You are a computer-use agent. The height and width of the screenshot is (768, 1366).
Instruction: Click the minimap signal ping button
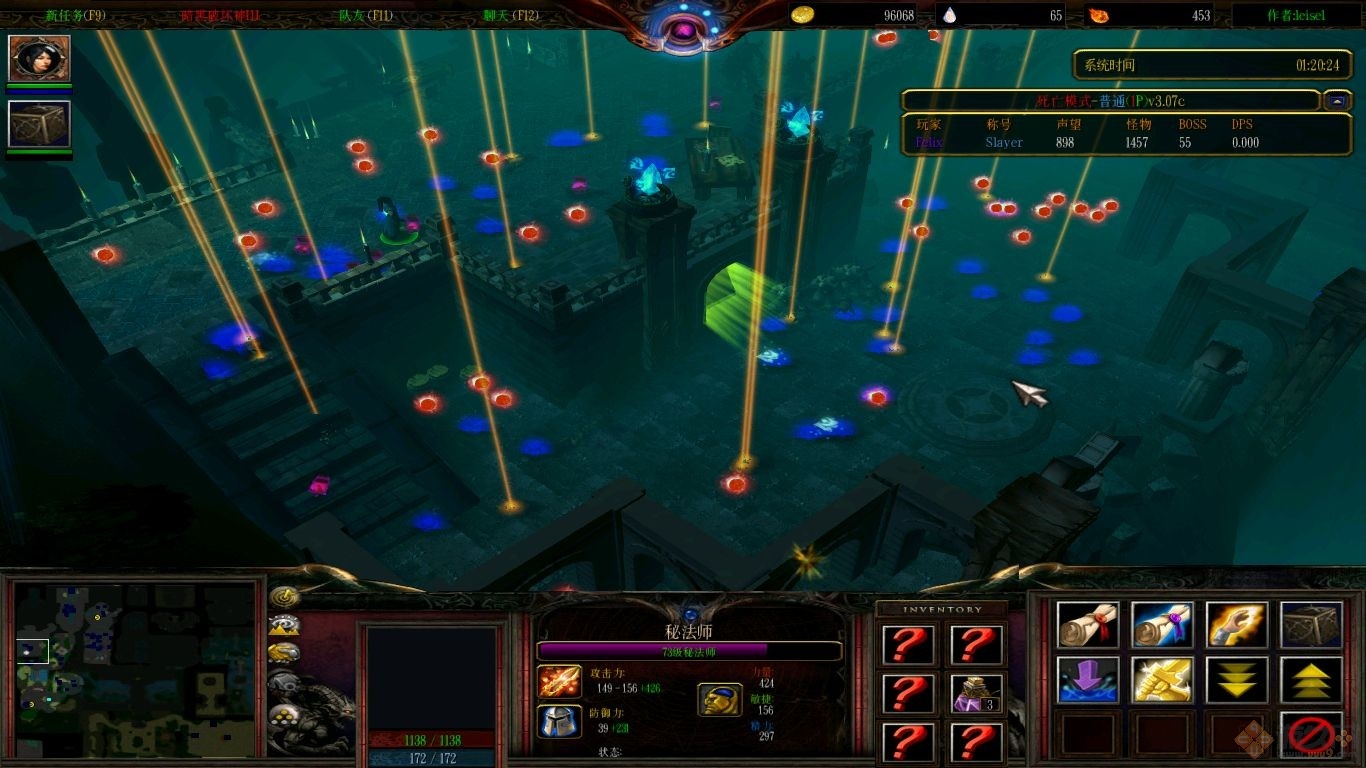tap(285, 597)
